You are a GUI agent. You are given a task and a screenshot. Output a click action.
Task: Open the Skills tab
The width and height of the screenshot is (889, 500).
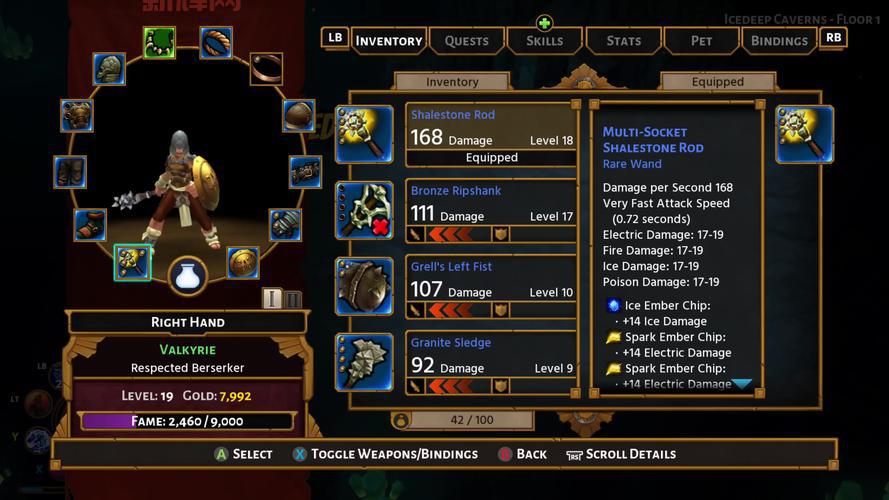click(544, 41)
